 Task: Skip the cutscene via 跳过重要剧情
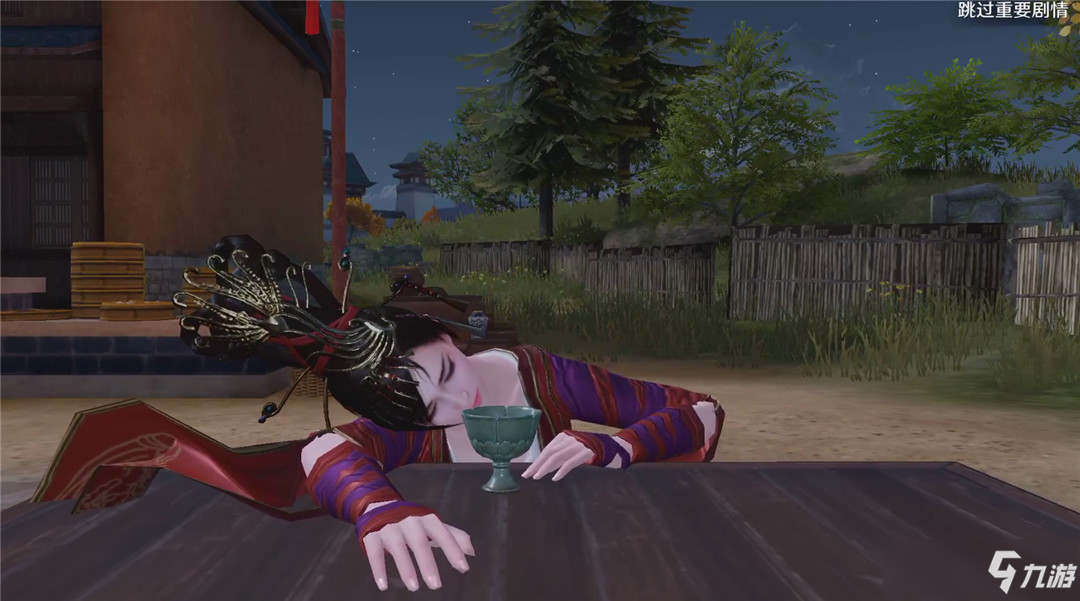(1006, 12)
